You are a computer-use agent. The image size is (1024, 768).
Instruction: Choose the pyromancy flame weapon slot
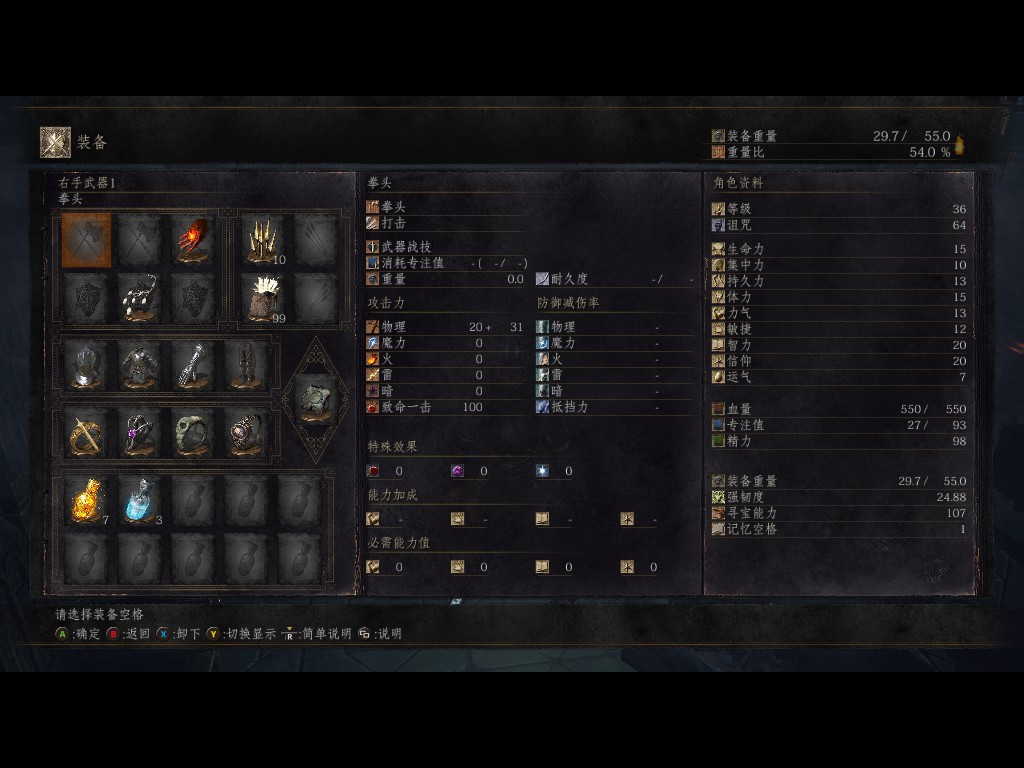tap(194, 240)
